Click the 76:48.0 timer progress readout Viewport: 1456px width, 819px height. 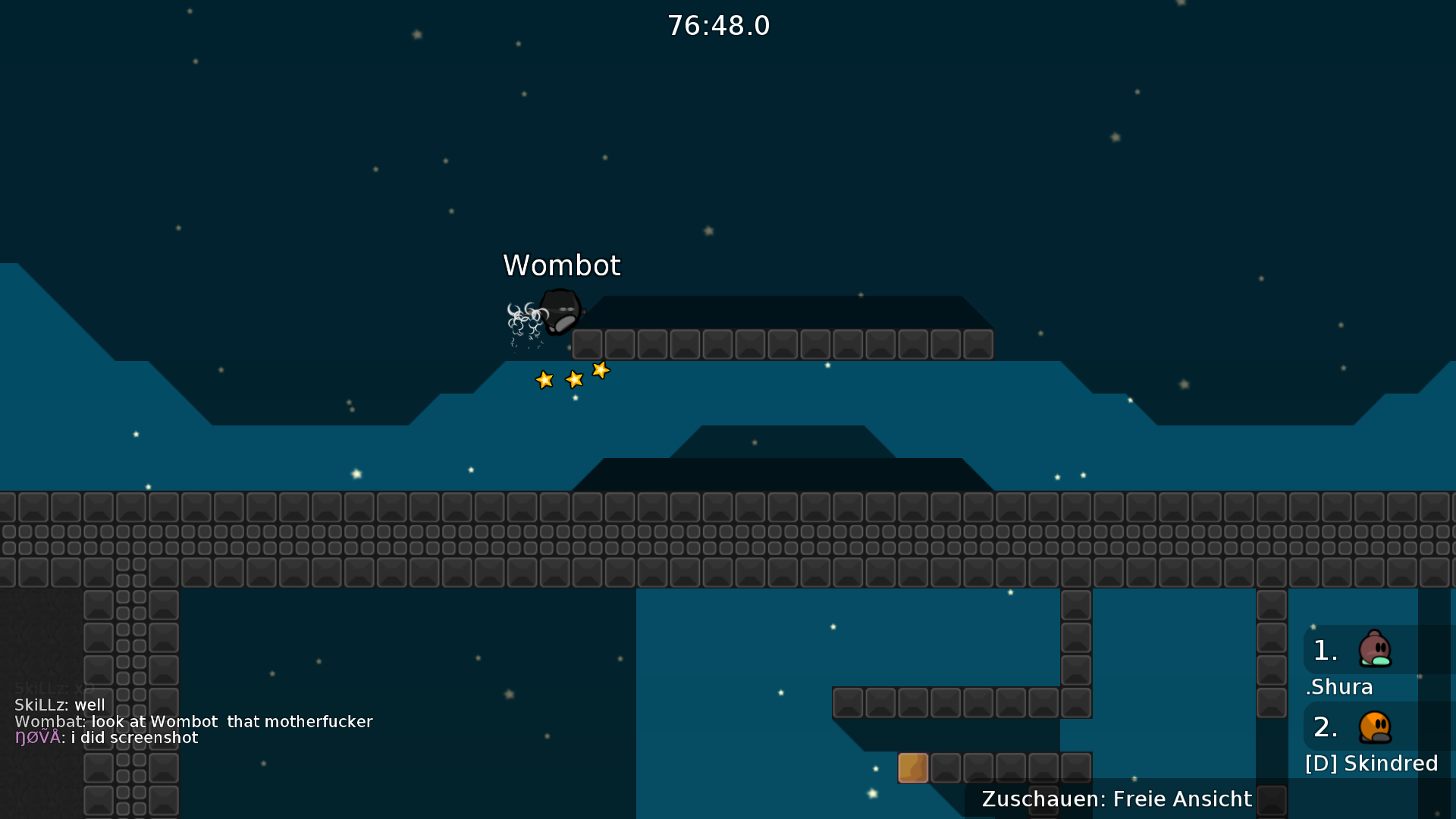tap(718, 25)
